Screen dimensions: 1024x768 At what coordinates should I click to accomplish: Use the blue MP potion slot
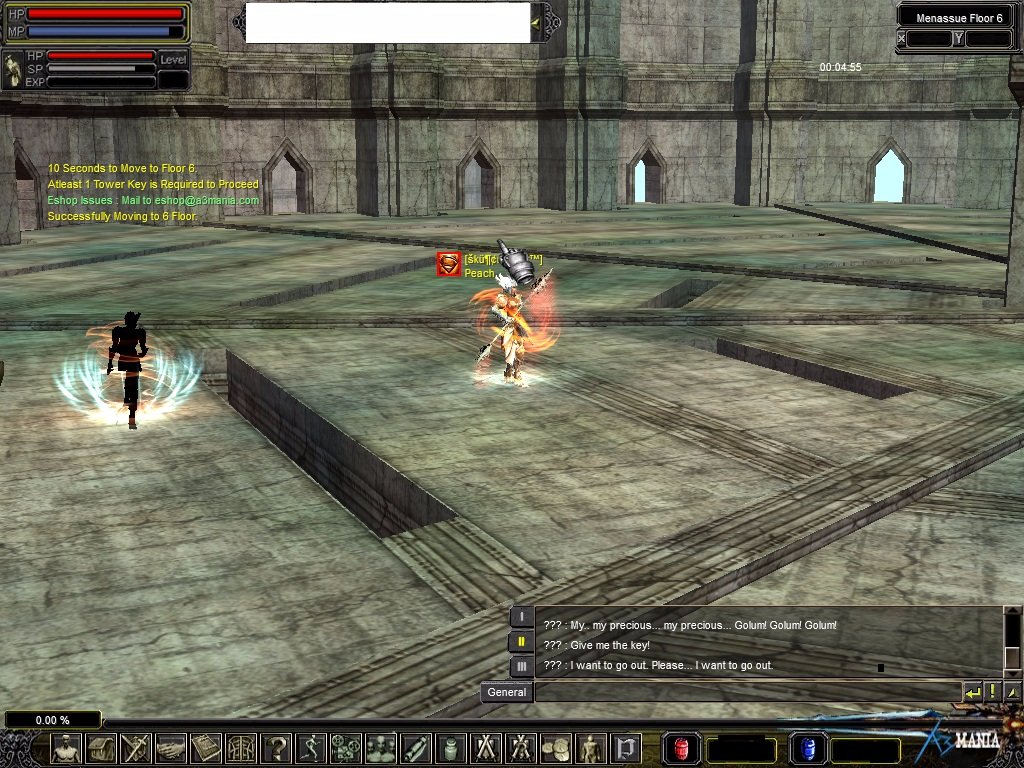click(808, 748)
